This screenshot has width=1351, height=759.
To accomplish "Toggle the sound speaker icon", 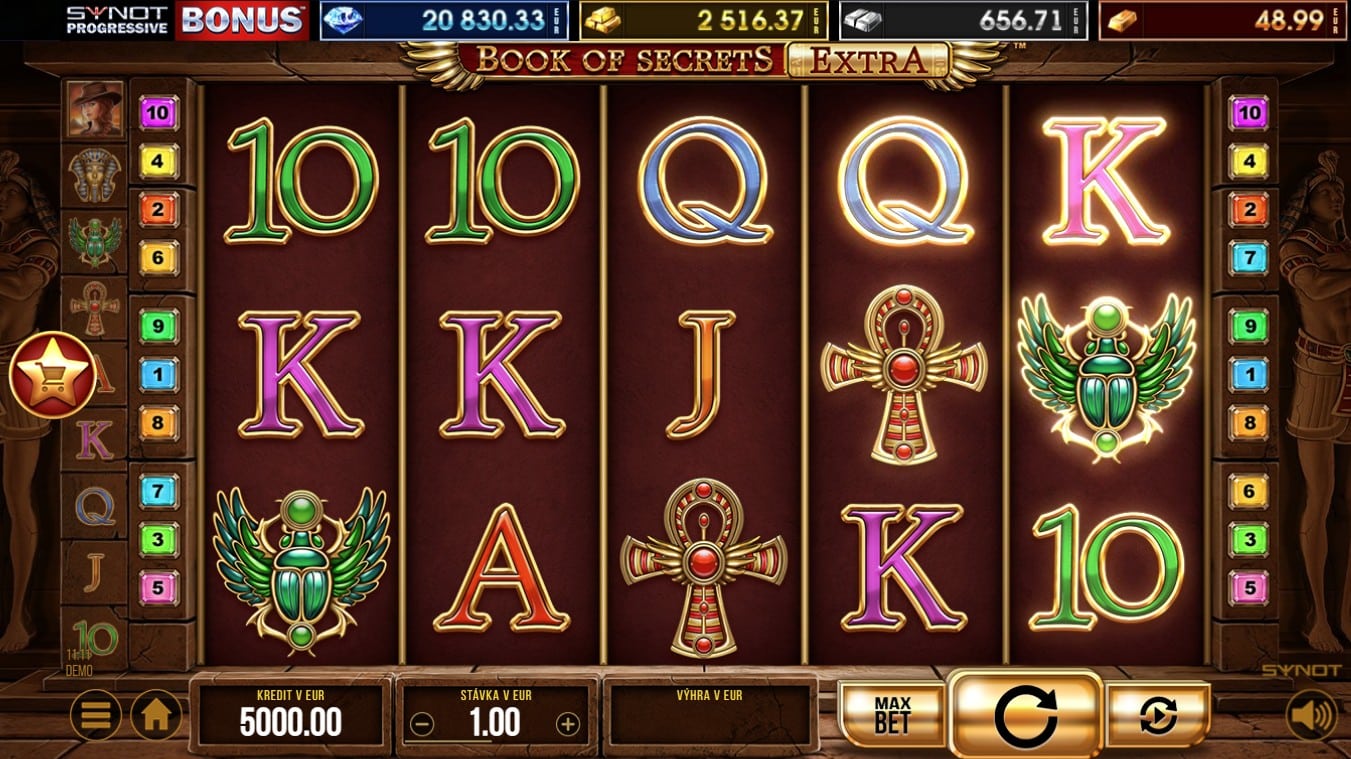I will click(1311, 716).
